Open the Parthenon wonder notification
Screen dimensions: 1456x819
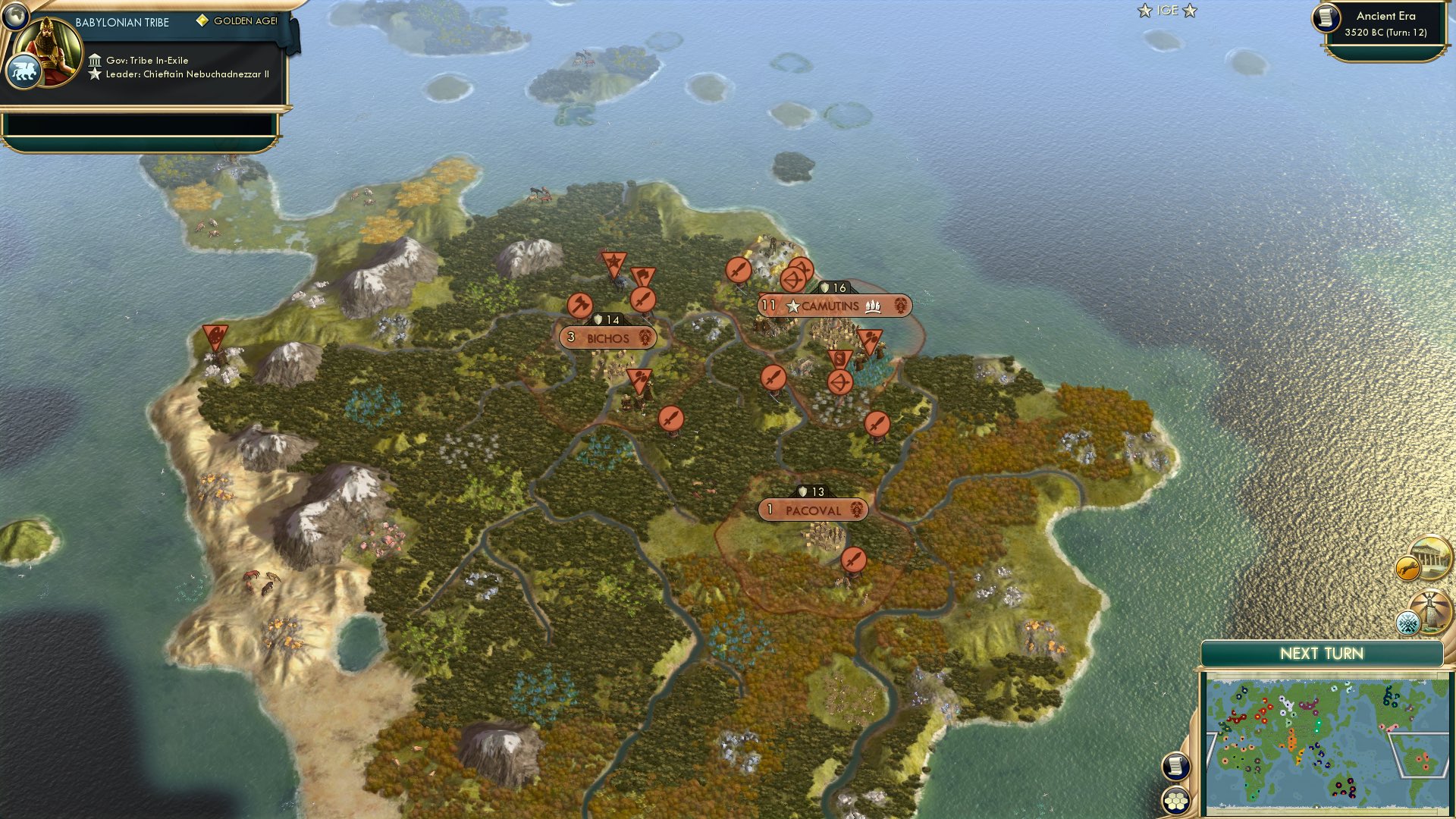pyautogui.click(x=1431, y=556)
